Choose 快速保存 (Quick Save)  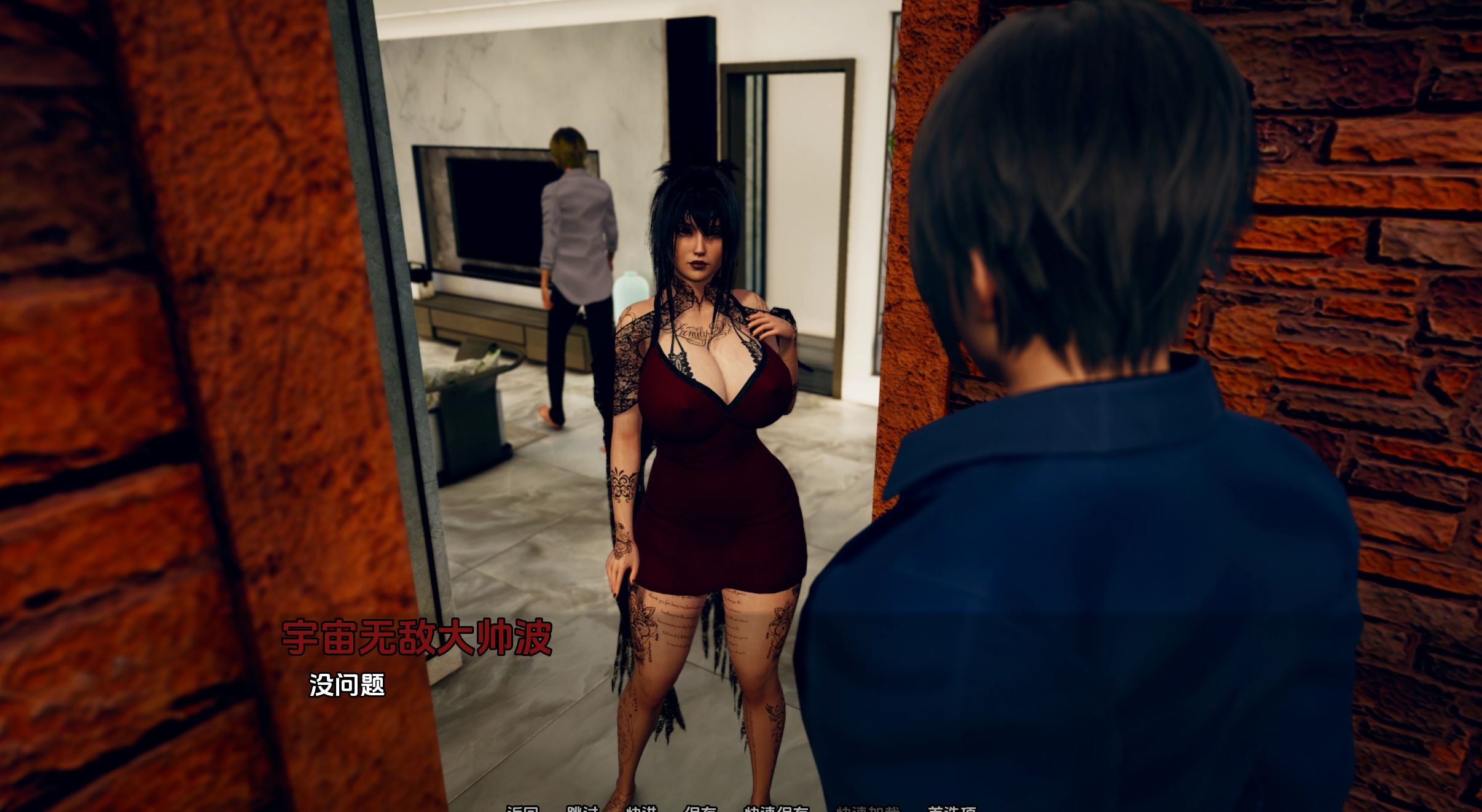coord(777,809)
